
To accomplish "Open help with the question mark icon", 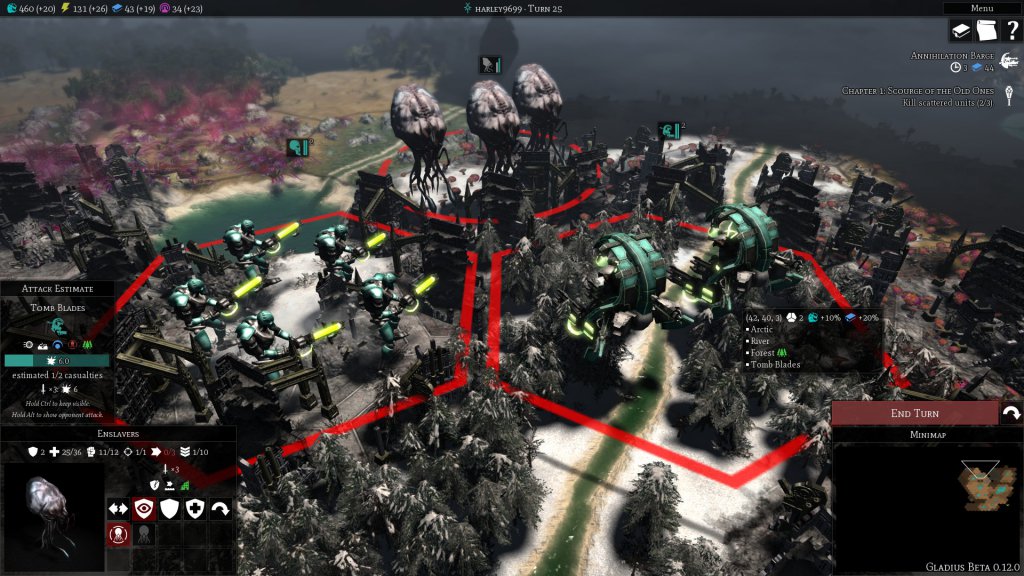I will pyautogui.click(x=1011, y=31).
